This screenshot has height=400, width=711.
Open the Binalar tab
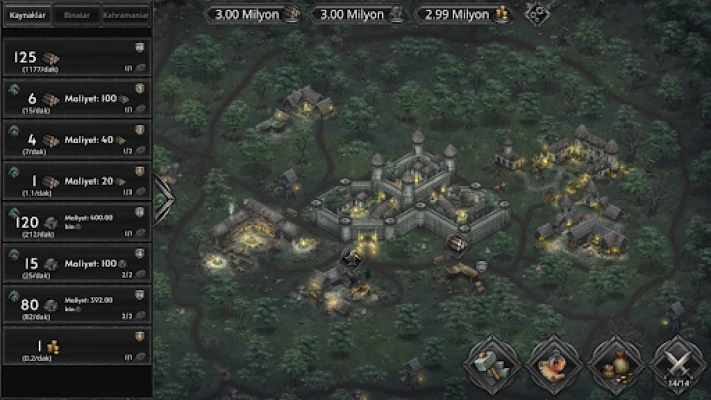[76, 16]
